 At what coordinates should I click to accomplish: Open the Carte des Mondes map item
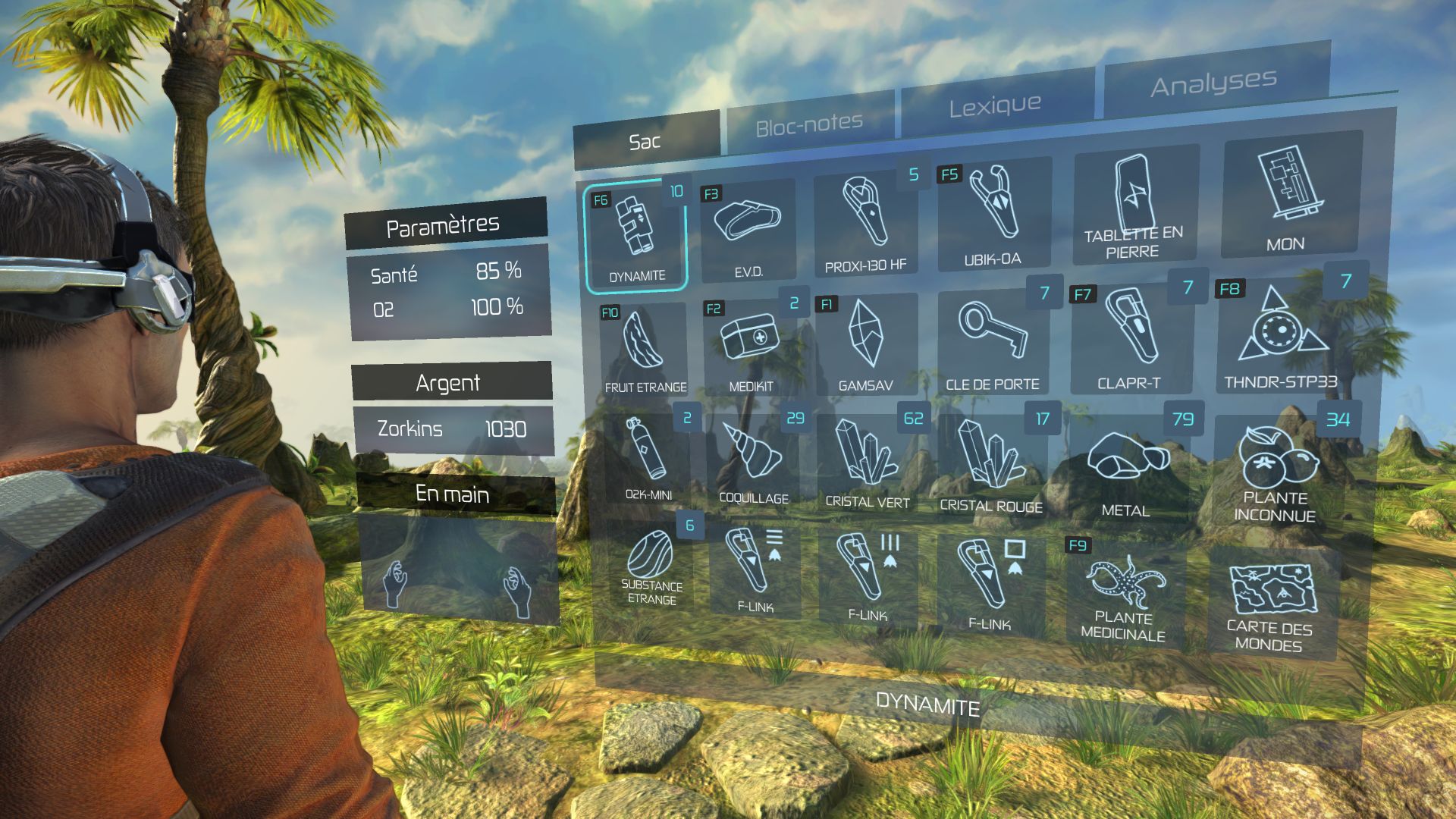[x=1270, y=603]
